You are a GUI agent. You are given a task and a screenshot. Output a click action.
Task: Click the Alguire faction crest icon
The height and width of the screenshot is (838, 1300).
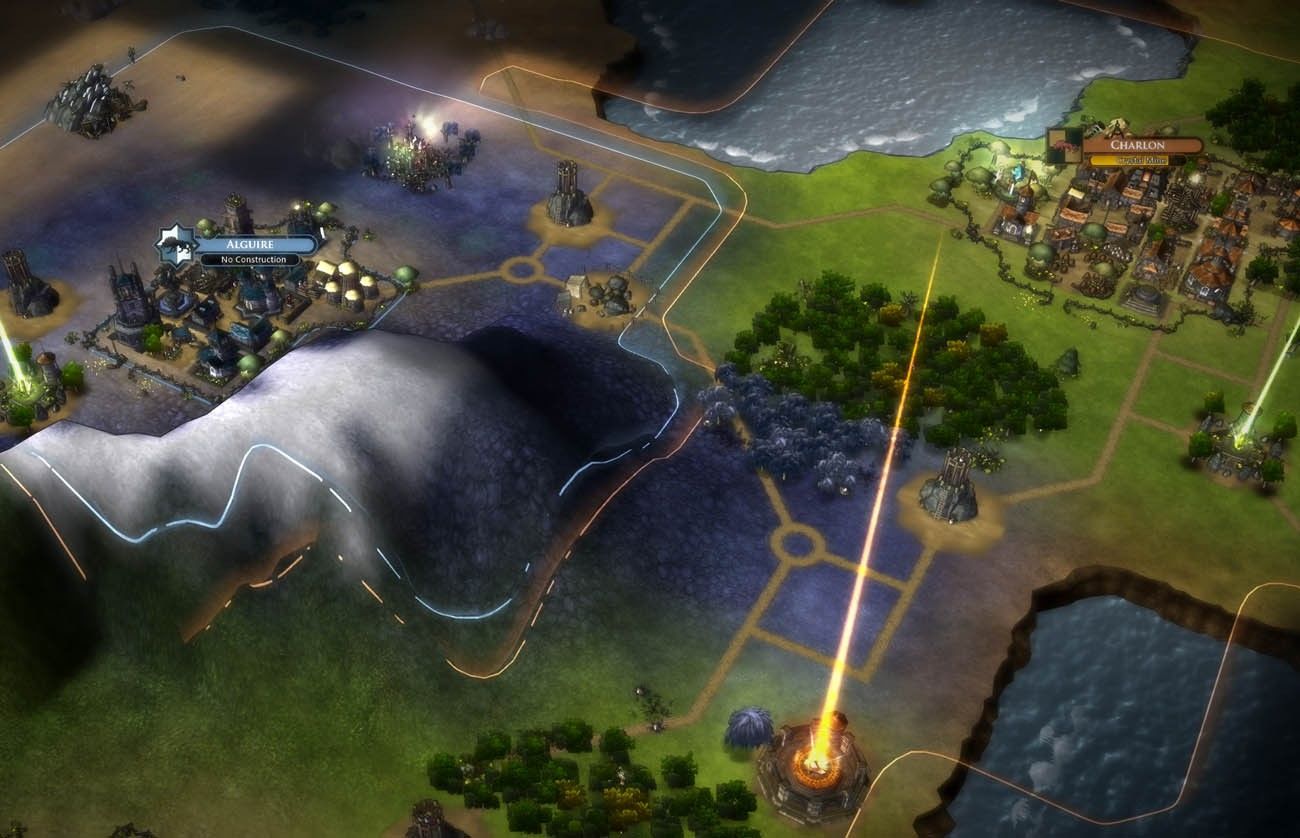[x=176, y=246]
